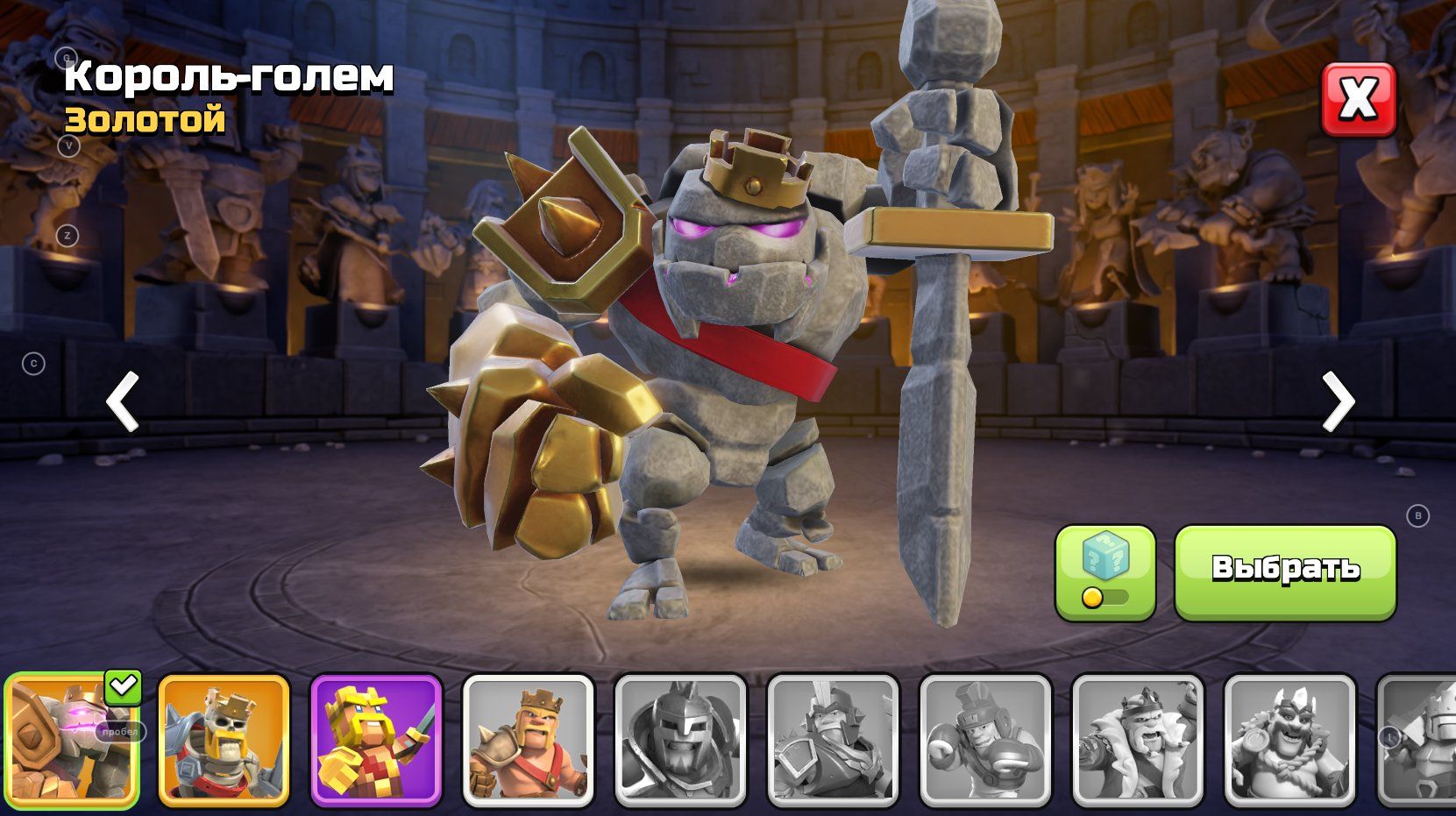Viewport: 1456px width, 816px height.
Task: Choose the locked boxer king skin
Action: (x=985, y=740)
